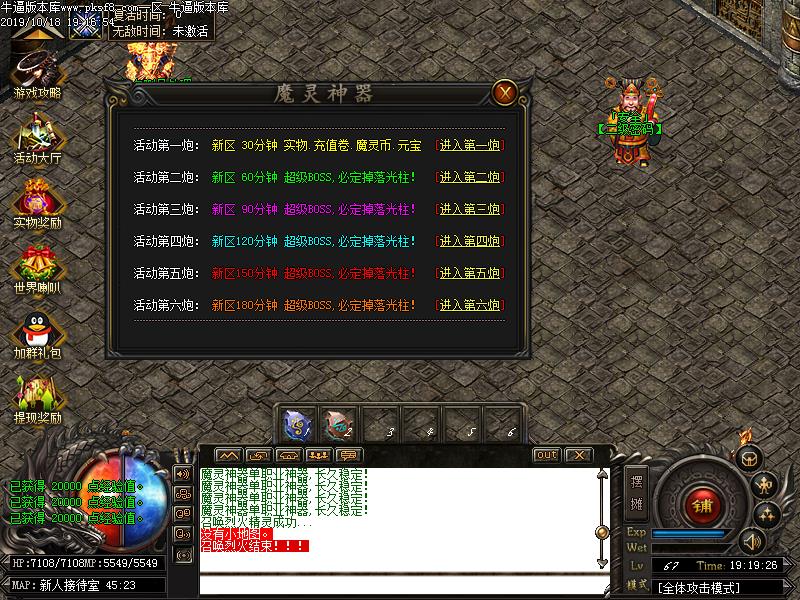Join the fourth event with 进入第四炮
Viewport: 800px width, 600px height.
[x=469, y=242]
